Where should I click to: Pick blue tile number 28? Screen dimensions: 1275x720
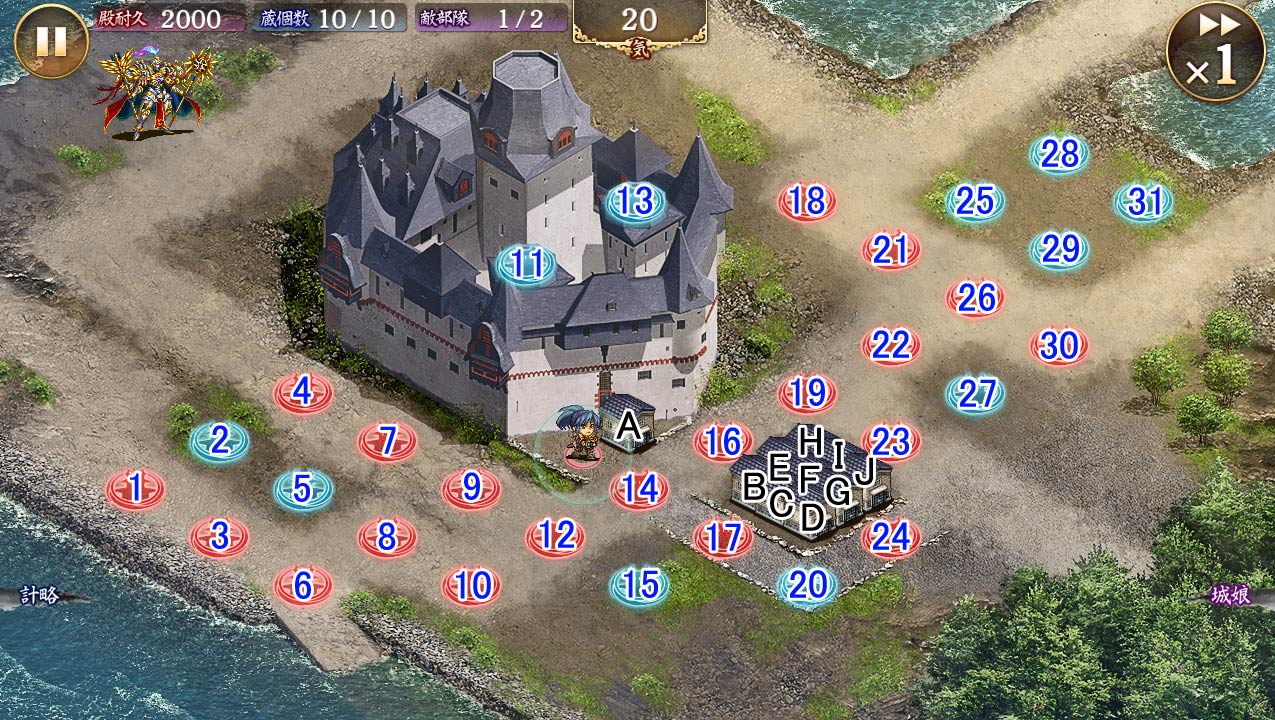point(1059,154)
